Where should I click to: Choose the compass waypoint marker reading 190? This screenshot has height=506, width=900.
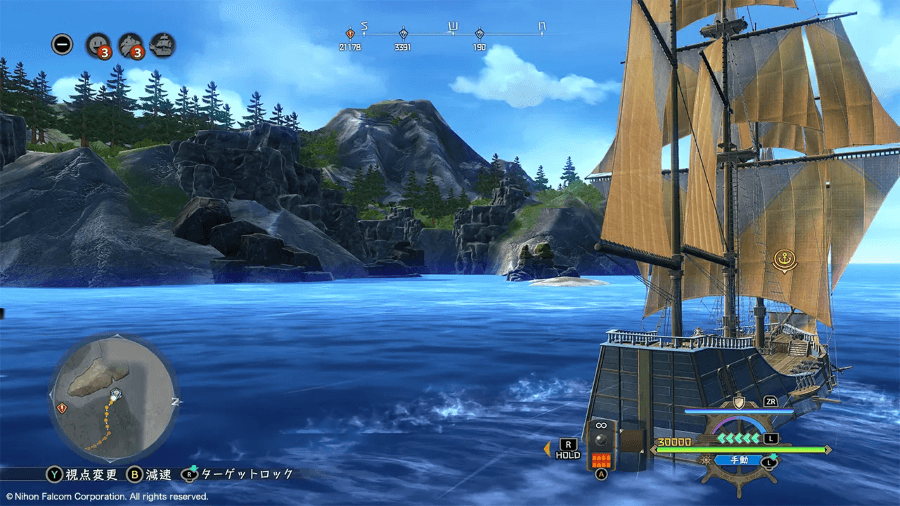[x=480, y=34]
